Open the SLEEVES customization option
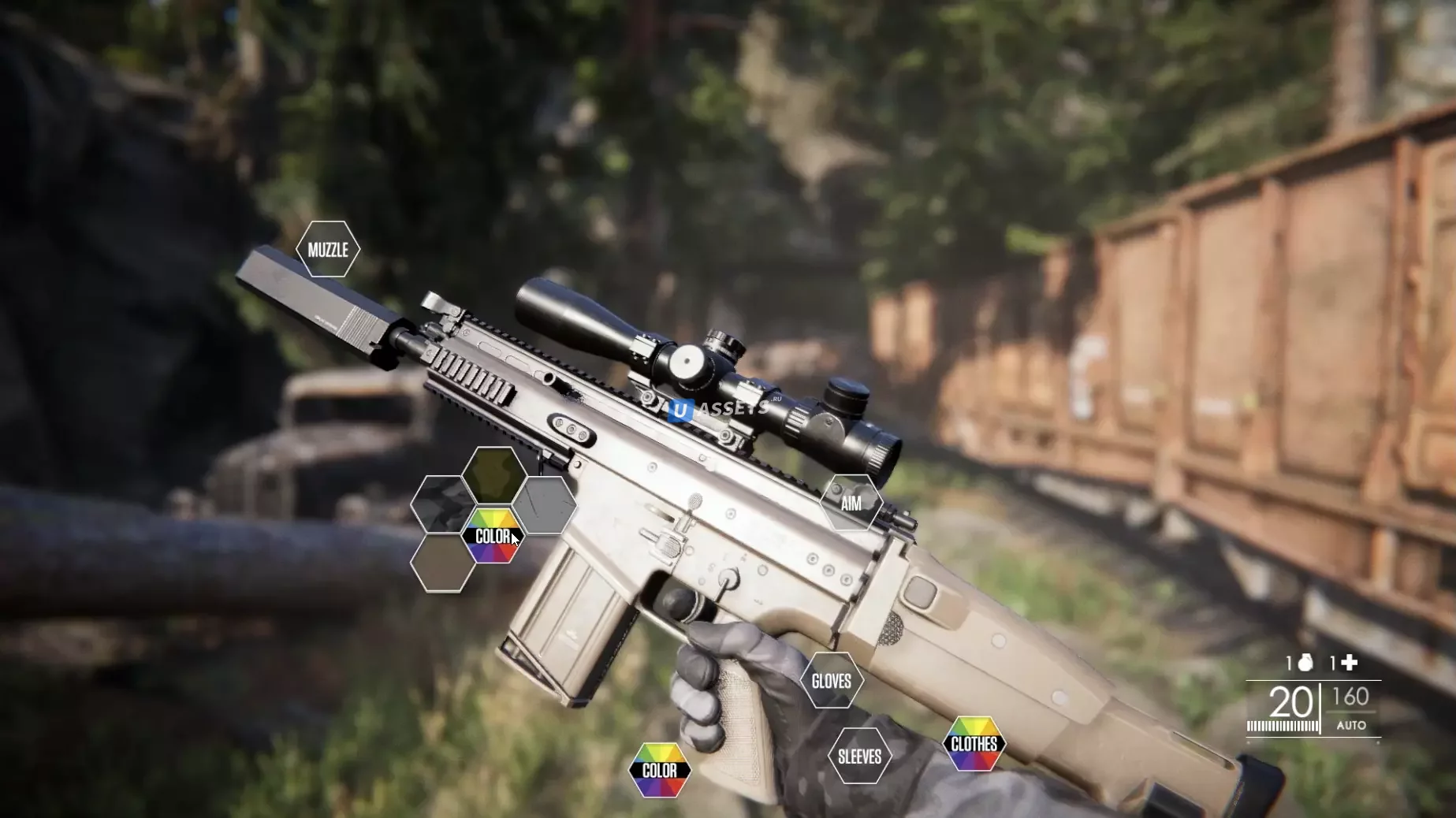The height and width of the screenshot is (818, 1456). click(859, 757)
